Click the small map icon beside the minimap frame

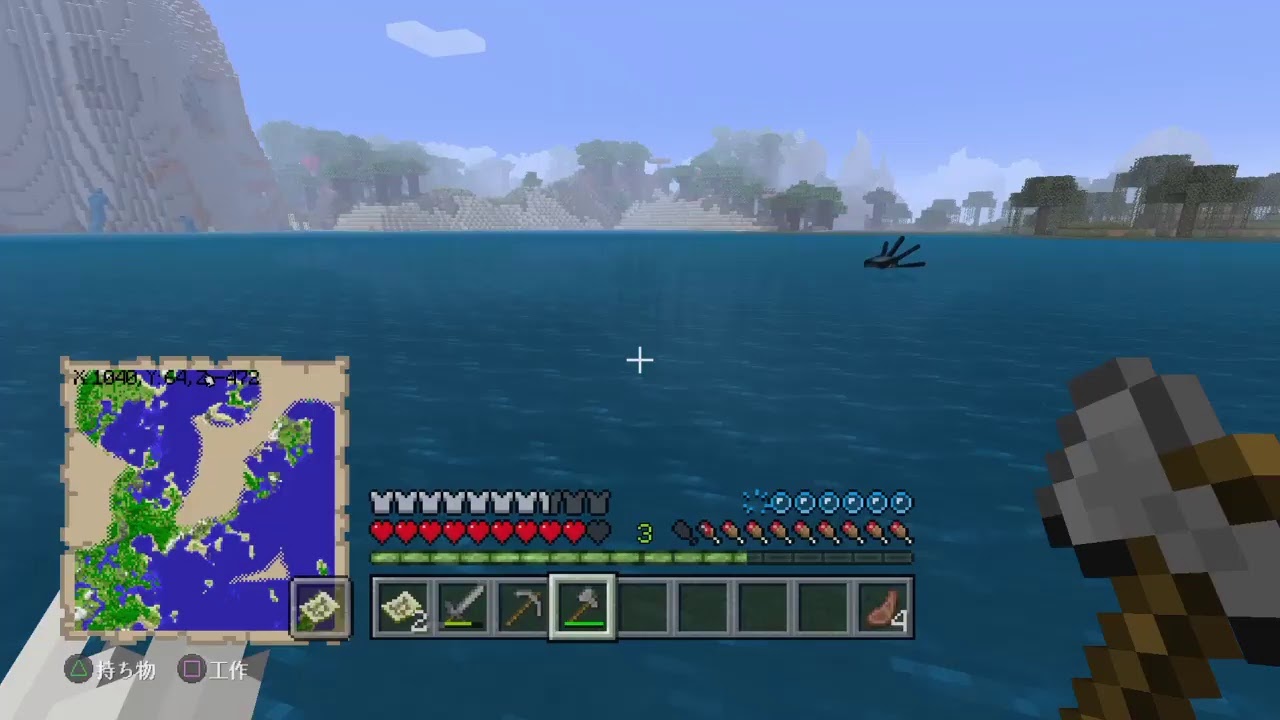pyautogui.click(x=320, y=607)
